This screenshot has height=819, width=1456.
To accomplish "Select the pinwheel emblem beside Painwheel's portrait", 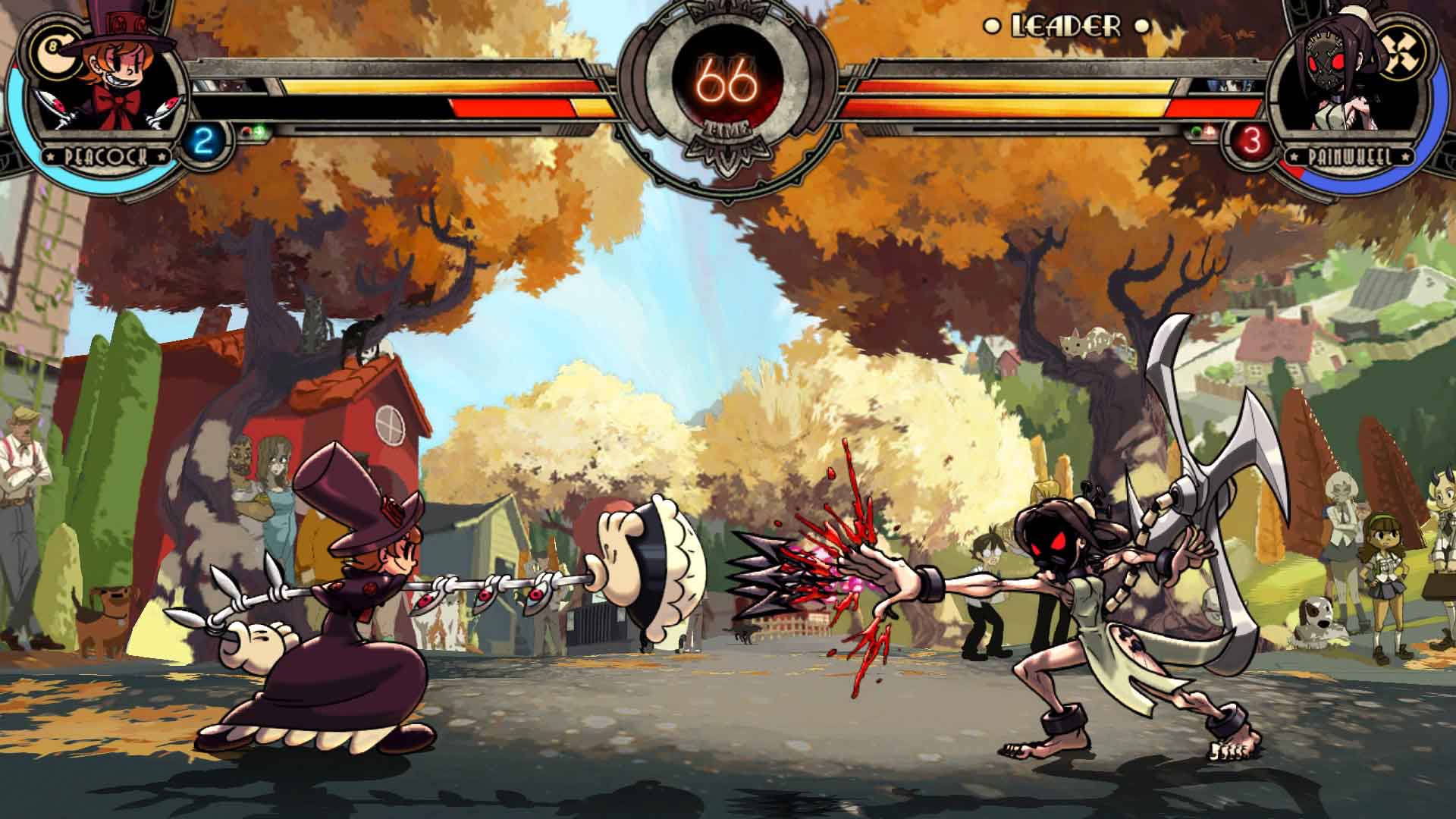I will pos(1398,52).
